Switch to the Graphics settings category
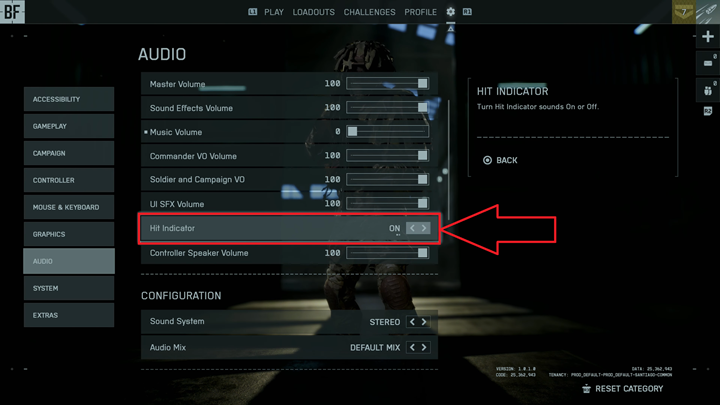The width and height of the screenshot is (720, 405). tap(68, 234)
